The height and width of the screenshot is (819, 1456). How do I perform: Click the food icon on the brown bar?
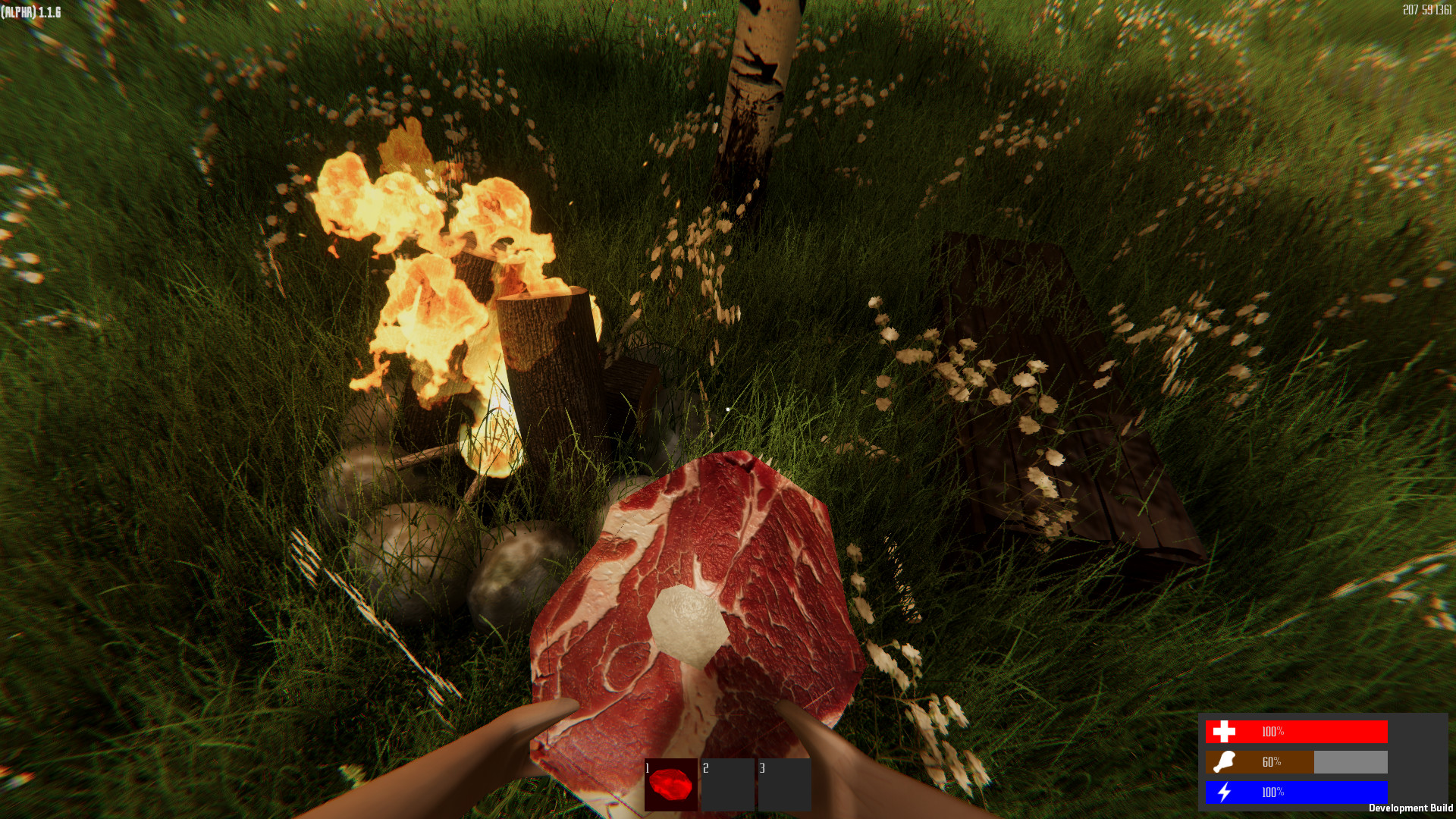1225,762
